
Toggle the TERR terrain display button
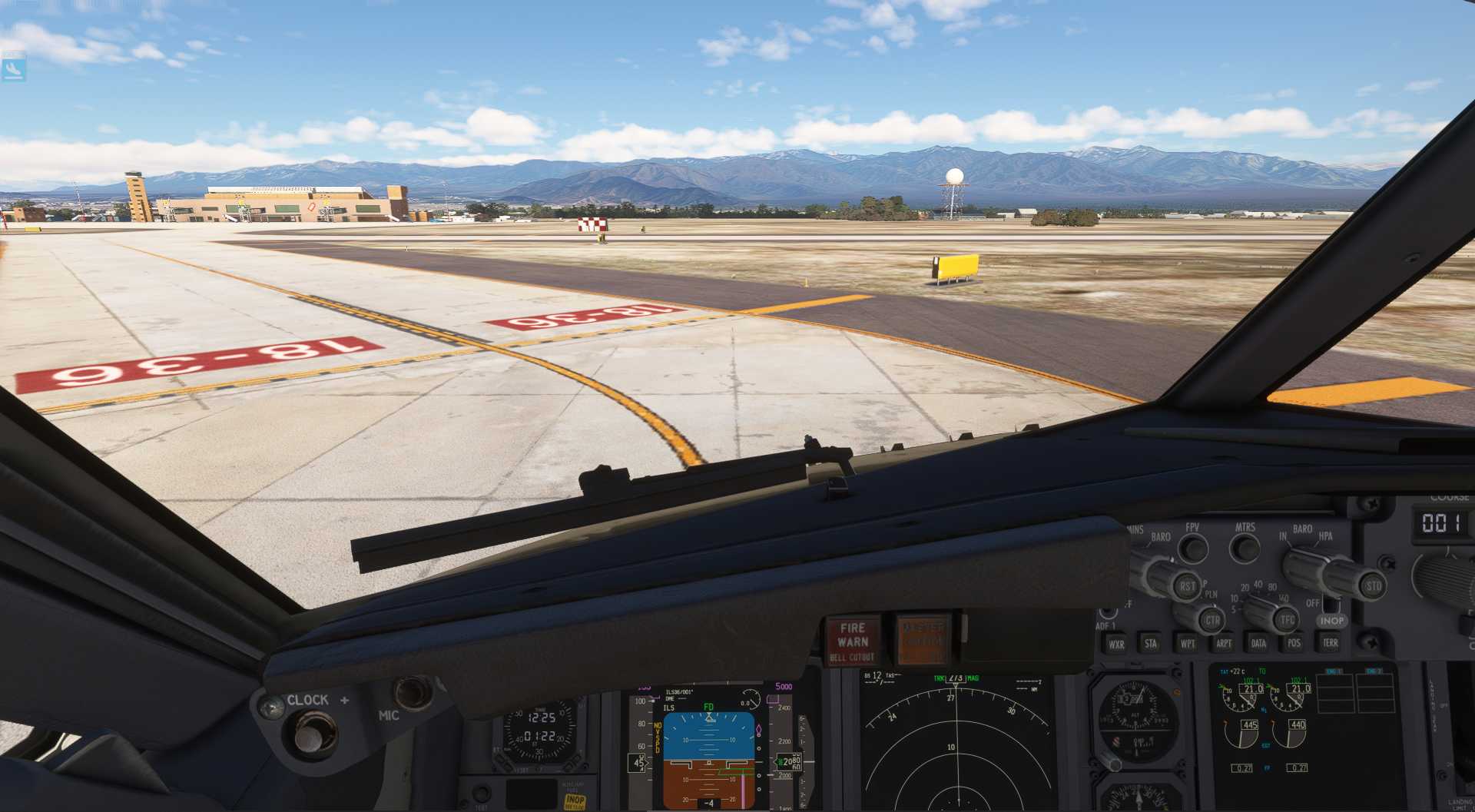click(x=1330, y=642)
